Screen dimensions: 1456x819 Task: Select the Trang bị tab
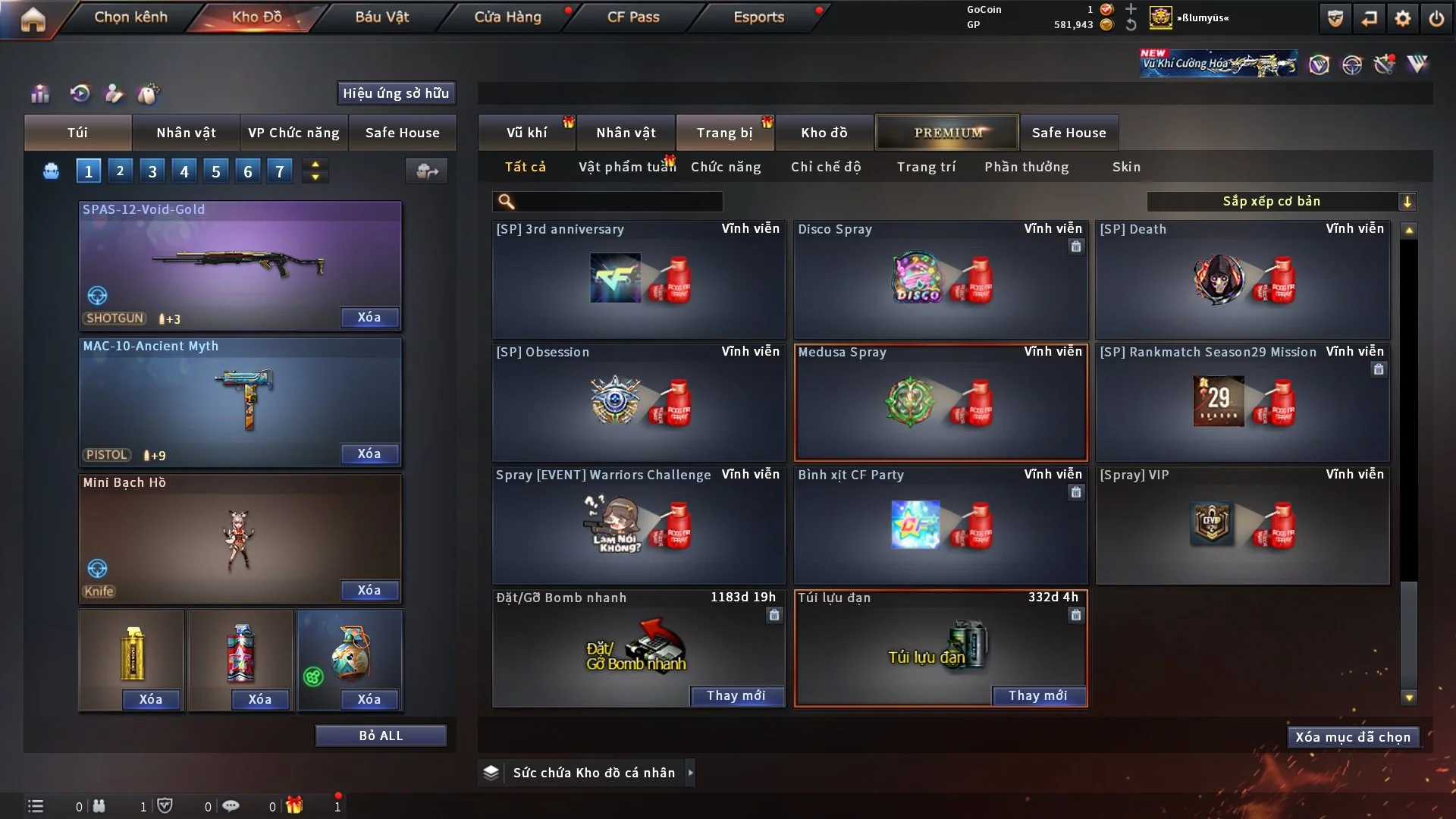[x=724, y=133]
